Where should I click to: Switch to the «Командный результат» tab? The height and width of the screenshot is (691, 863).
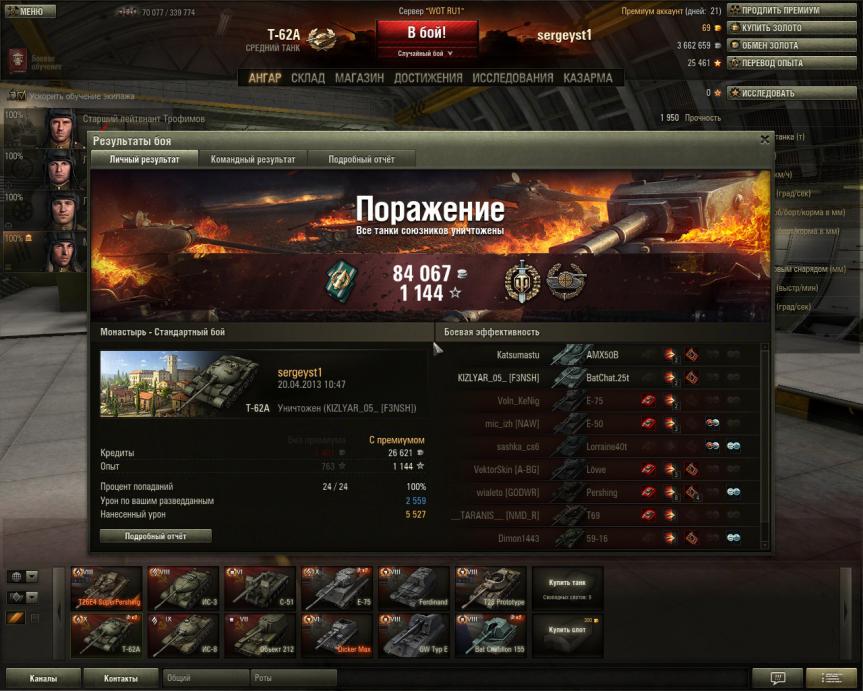click(252, 159)
